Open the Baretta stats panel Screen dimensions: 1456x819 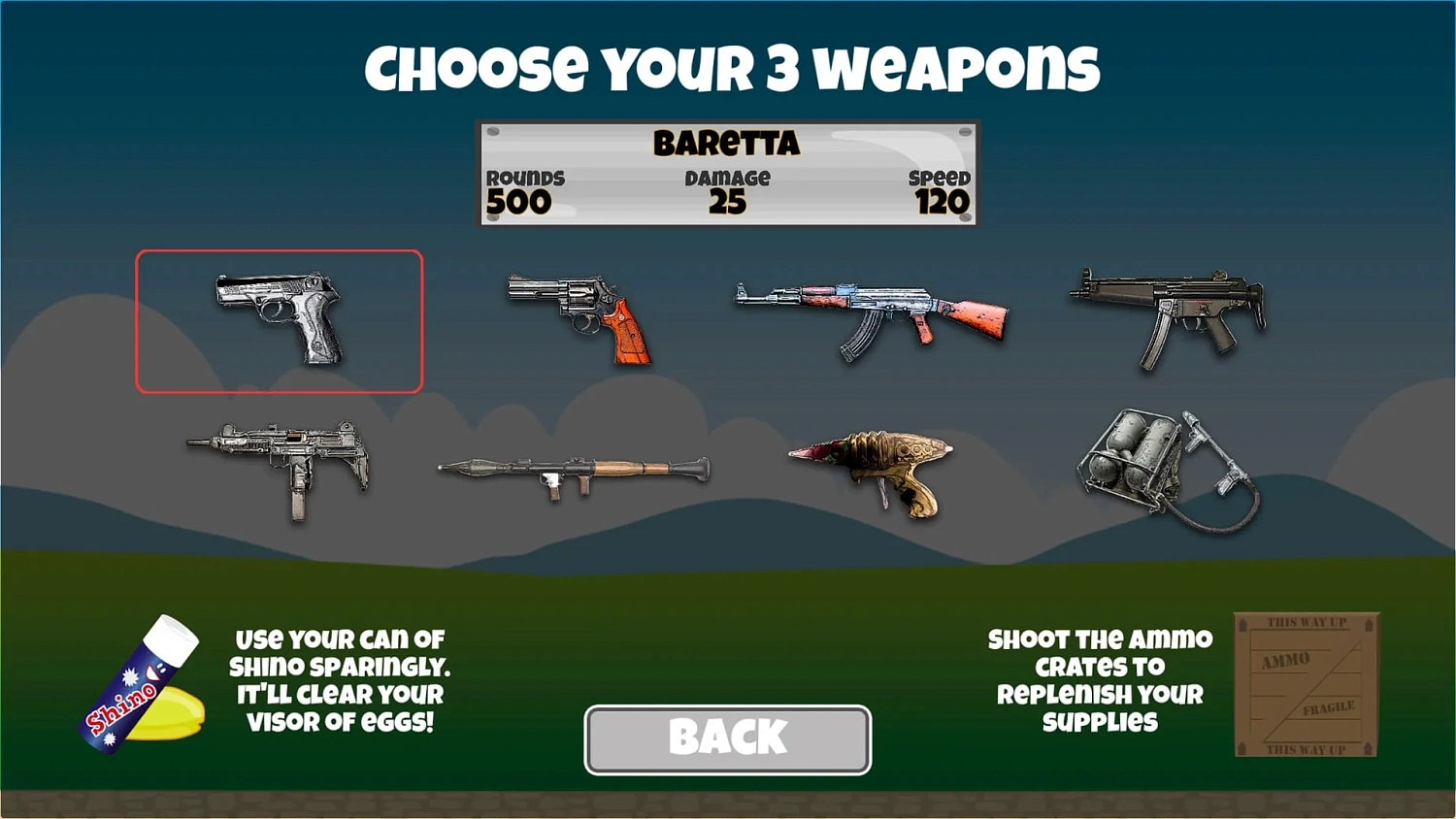coord(728,173)
